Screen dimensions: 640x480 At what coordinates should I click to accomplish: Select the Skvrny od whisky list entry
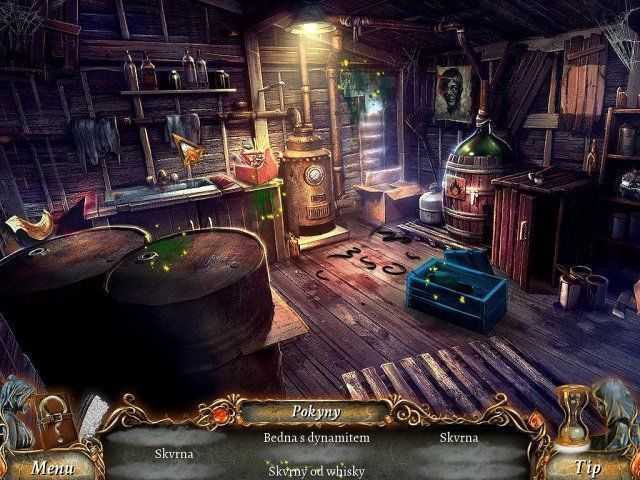click(x=316, y=470)
